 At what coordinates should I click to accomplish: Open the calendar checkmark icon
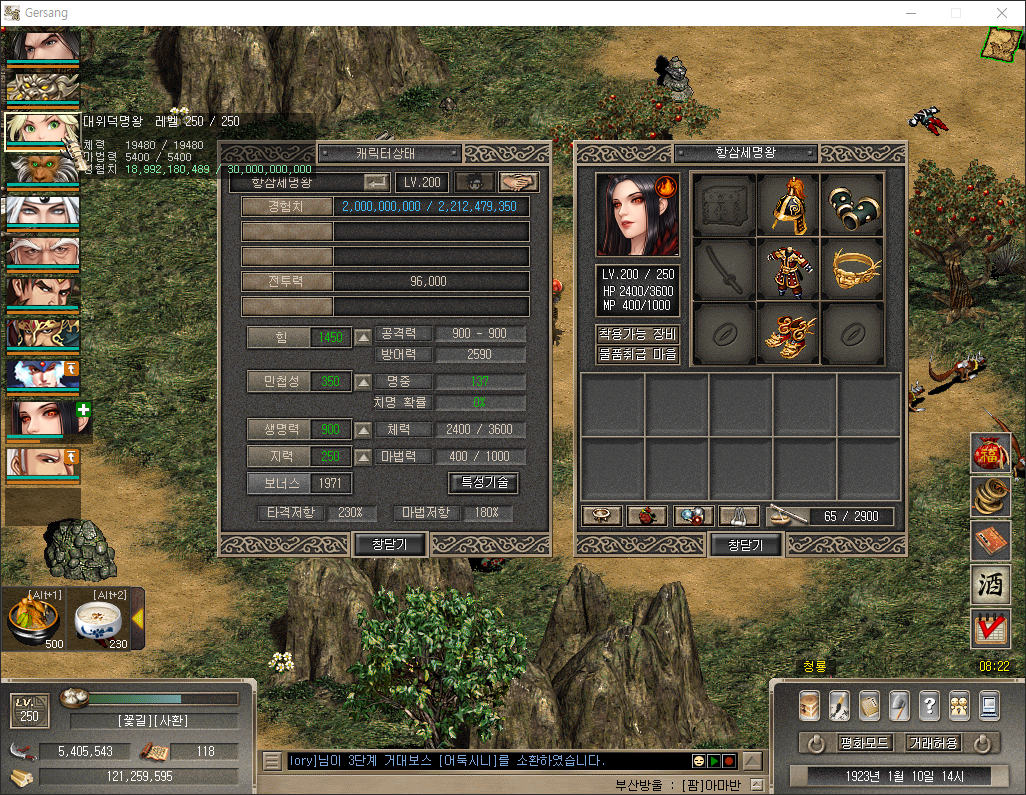click(989, 628)
